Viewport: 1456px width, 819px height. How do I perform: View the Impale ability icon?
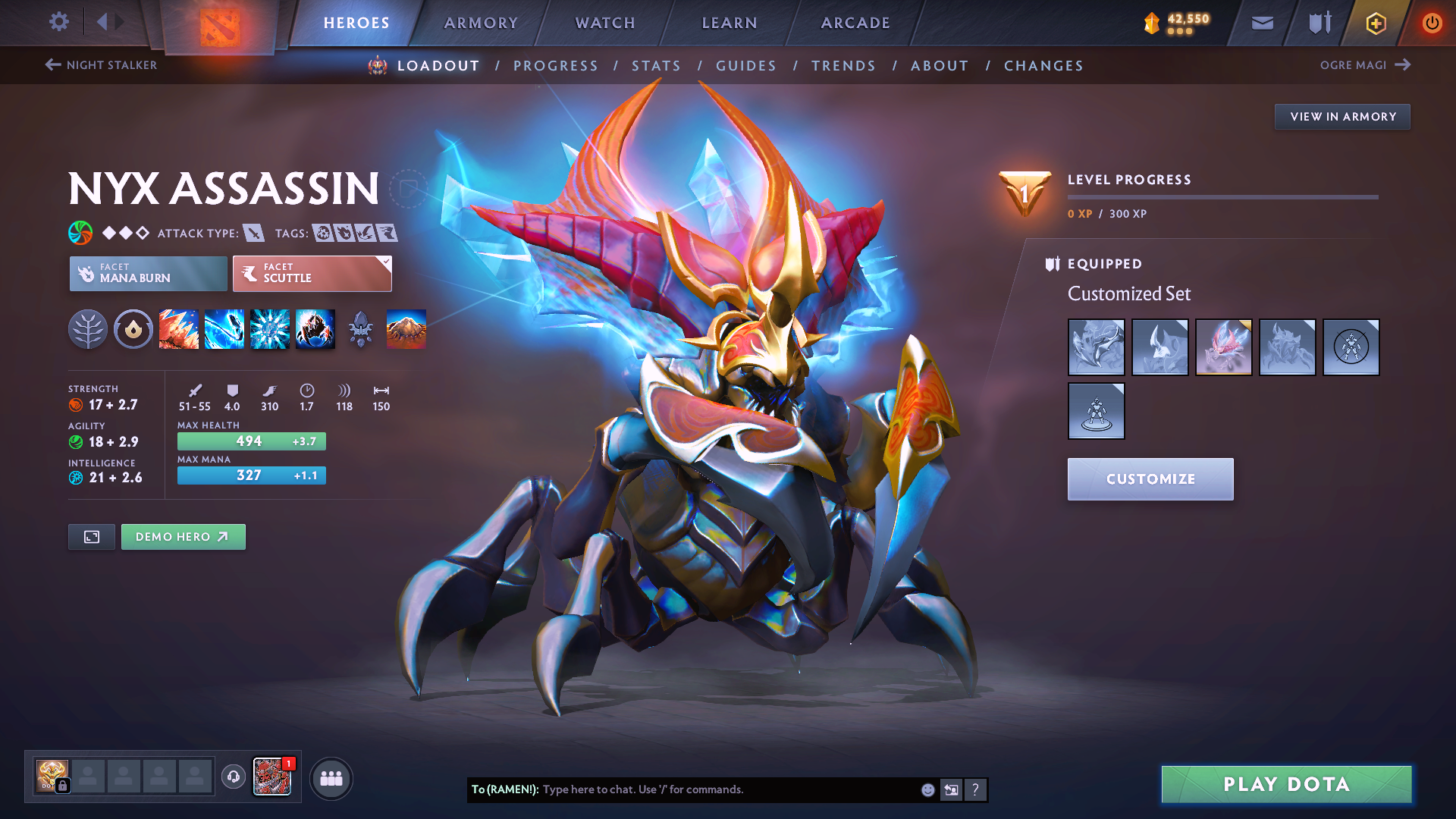tap(178, 329)
